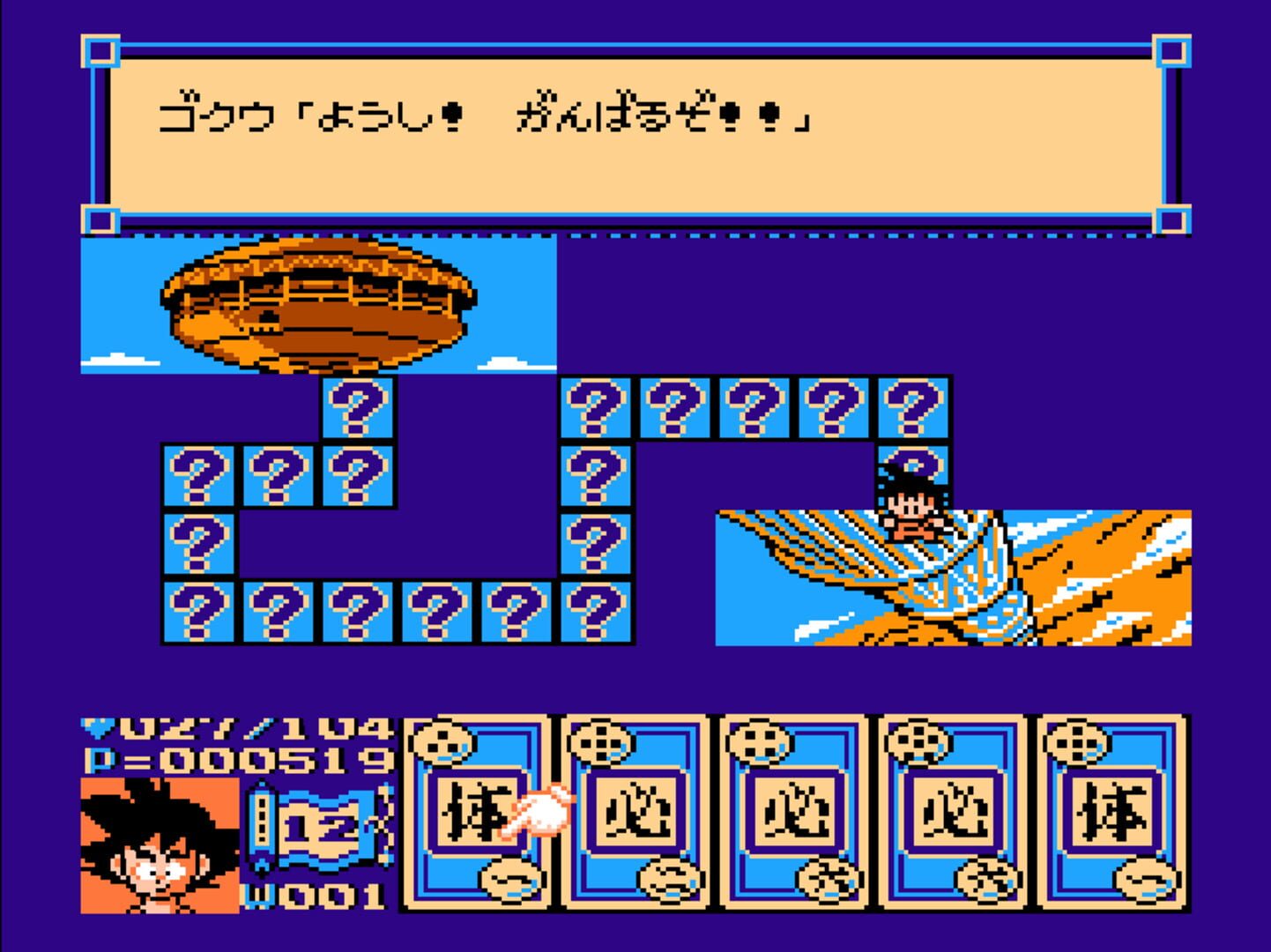Click the bottom-left ? tile on the board
Viewport: 1271px width, 952px height.
(198, 613)
